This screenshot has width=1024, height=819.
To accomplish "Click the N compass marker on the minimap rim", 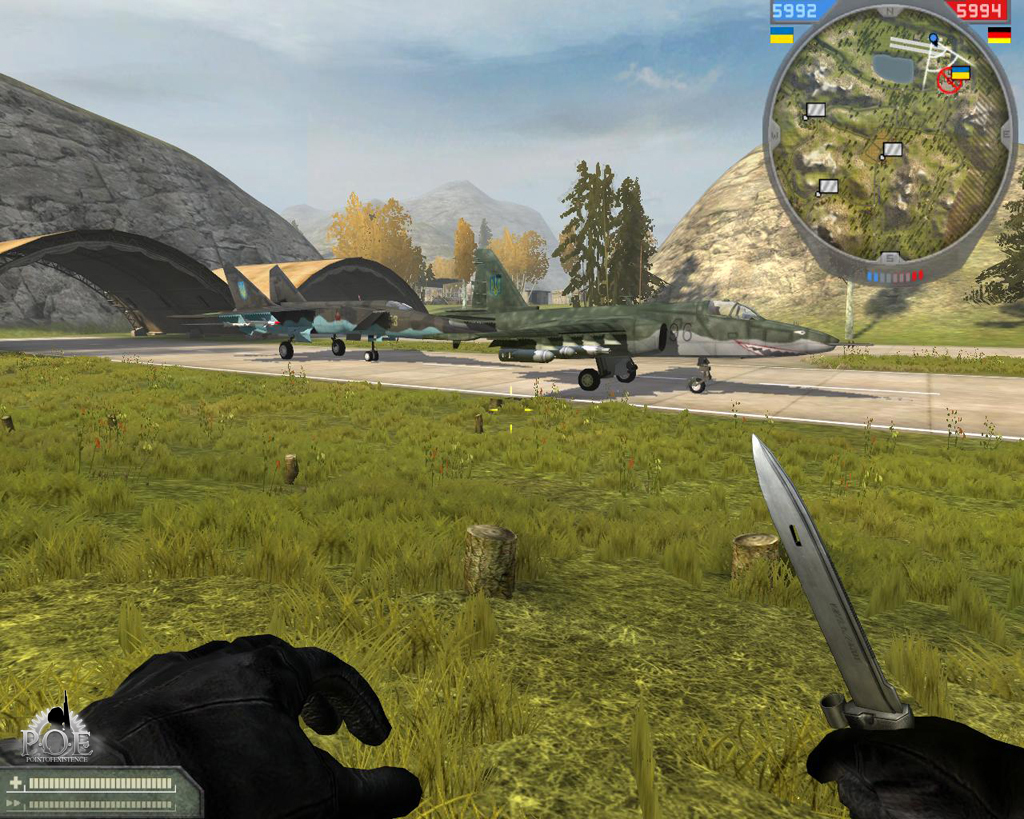I will pyautogui.click(x=890, y=12).
